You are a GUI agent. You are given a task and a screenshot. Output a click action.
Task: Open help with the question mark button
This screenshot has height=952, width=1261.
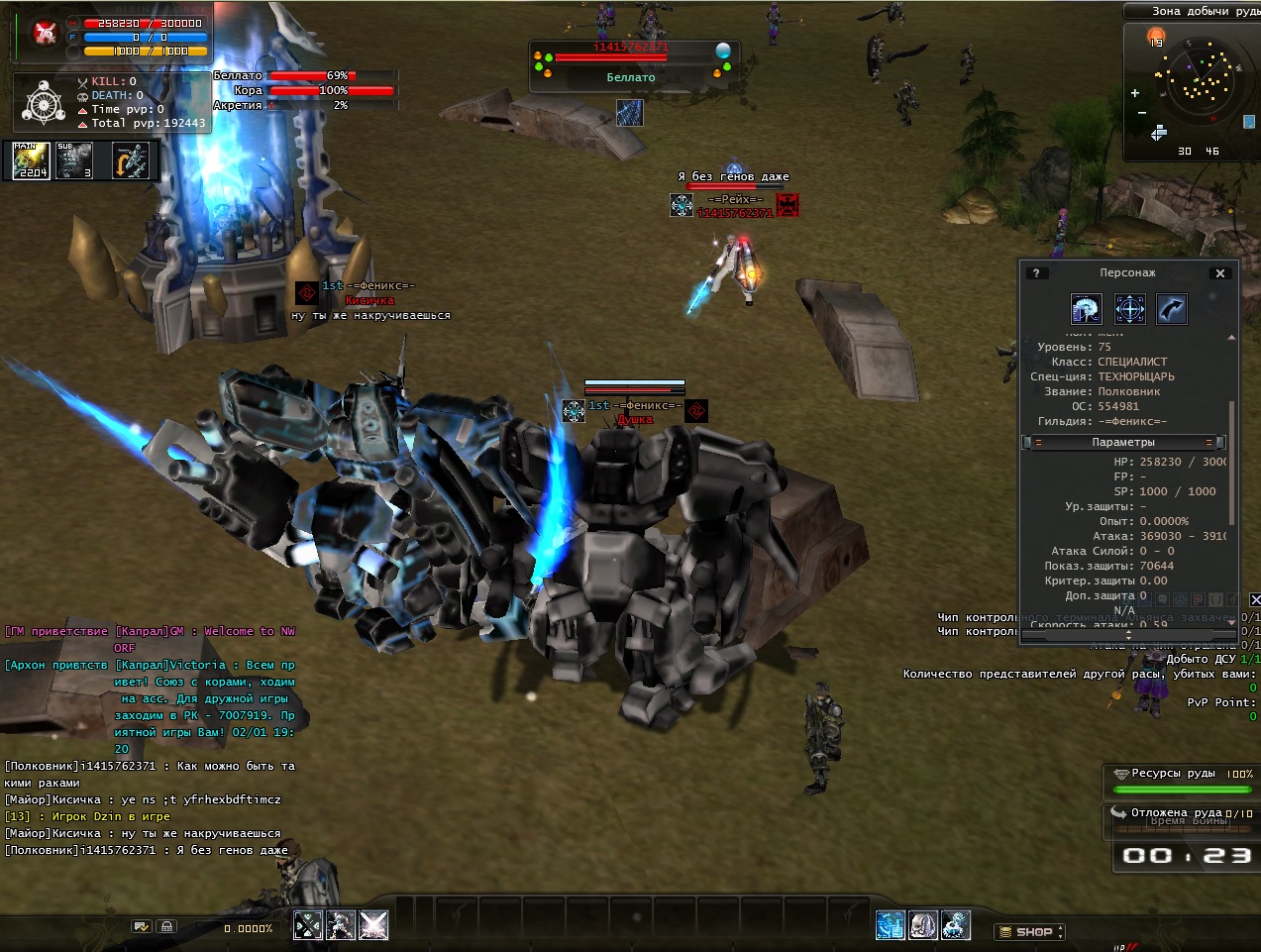click(1036, 273)
